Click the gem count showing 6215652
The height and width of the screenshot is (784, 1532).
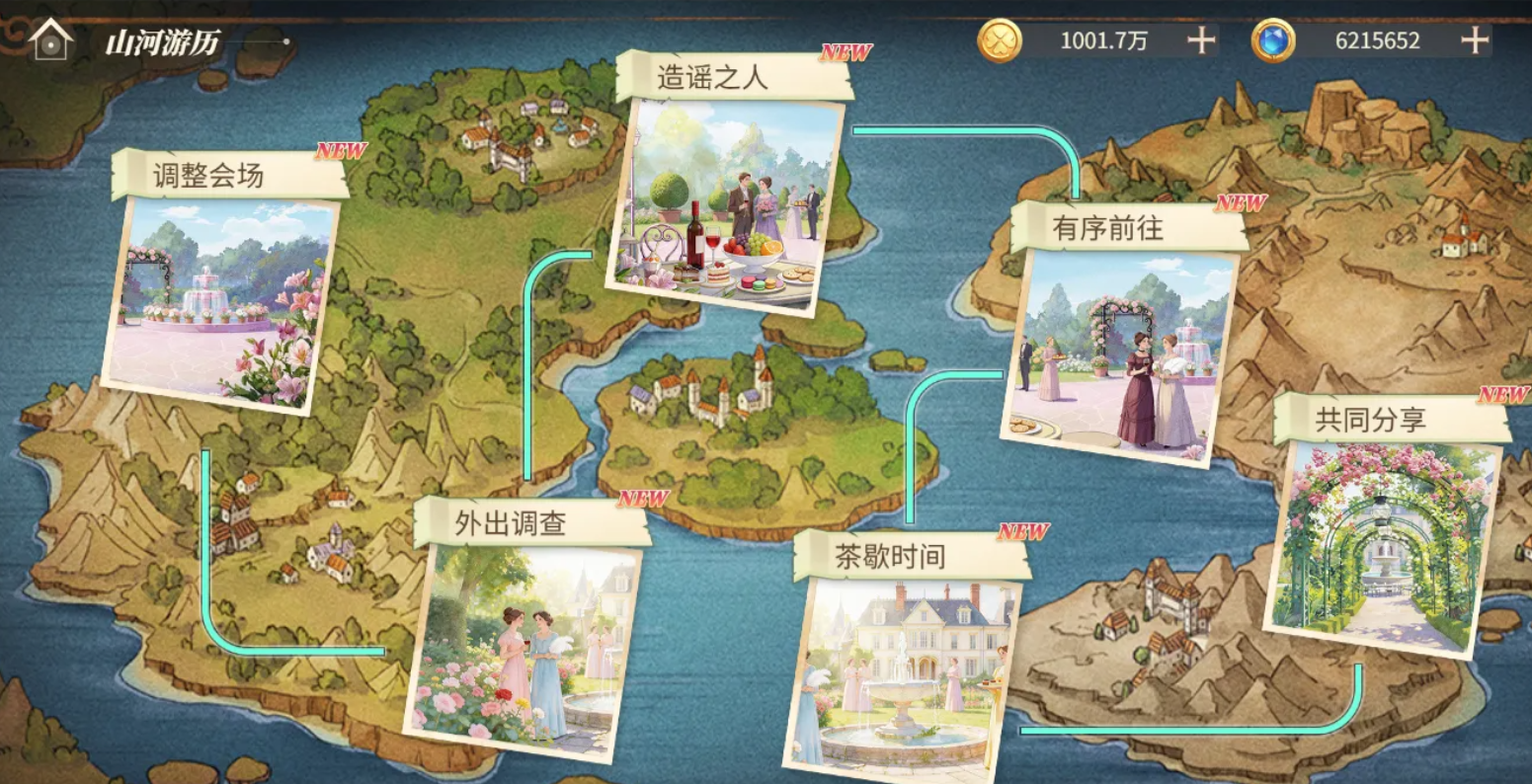(1381, 40)
